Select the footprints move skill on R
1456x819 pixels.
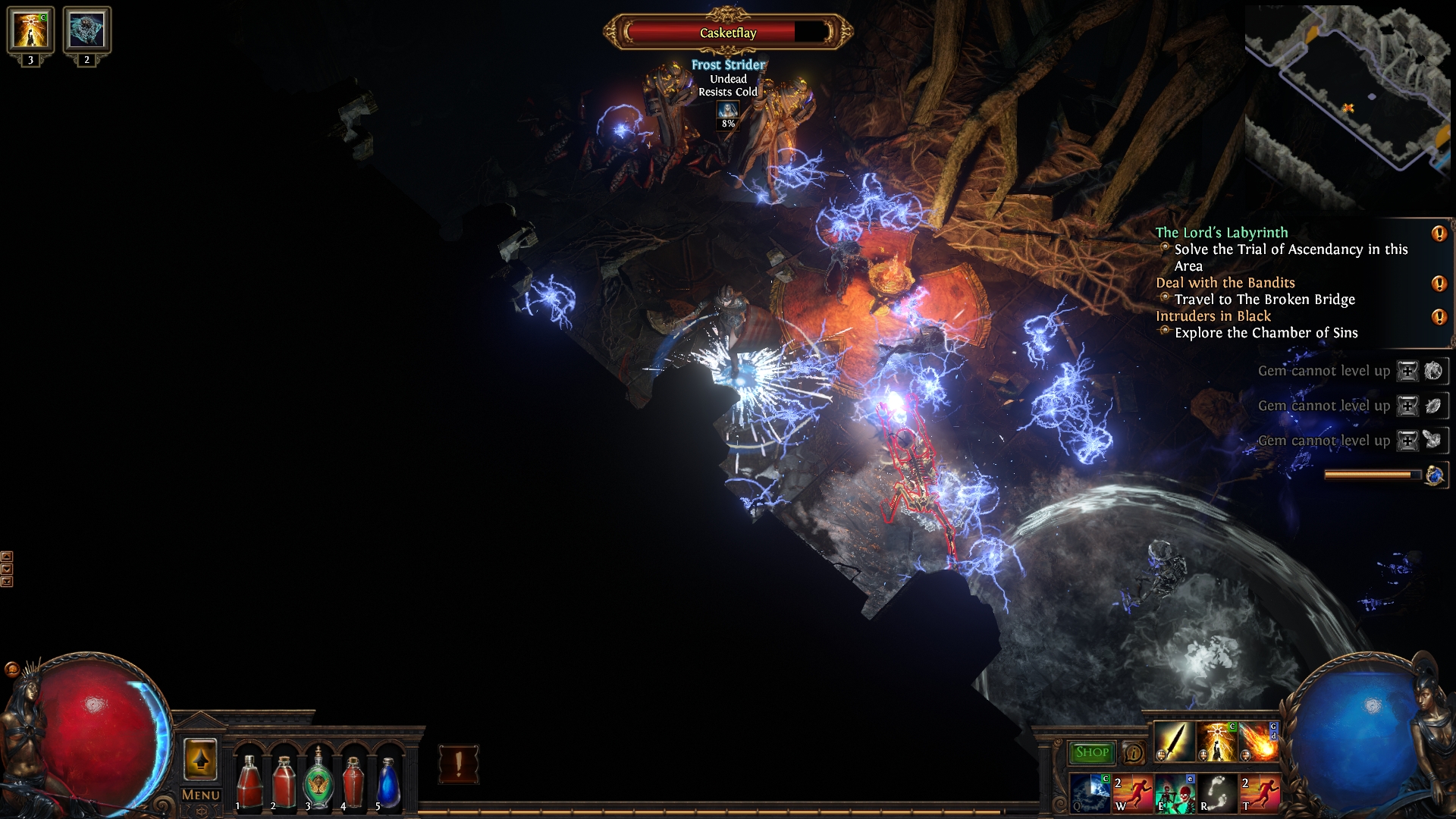1216,793
